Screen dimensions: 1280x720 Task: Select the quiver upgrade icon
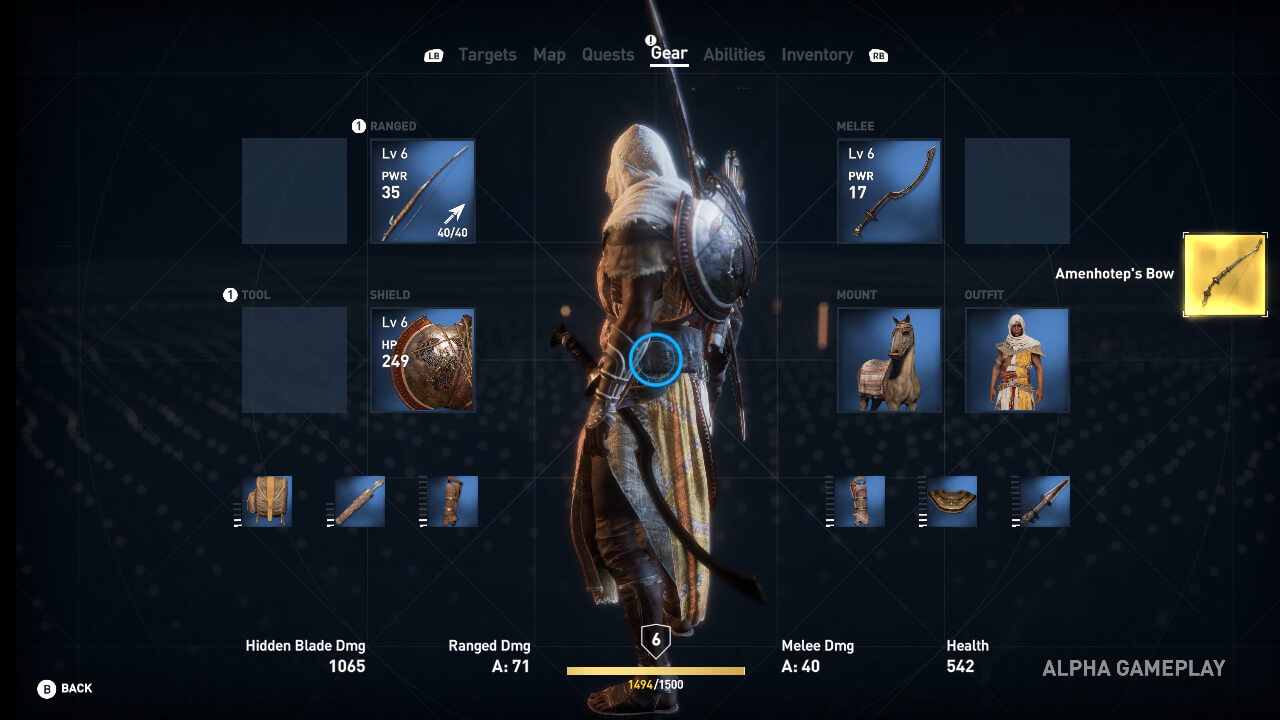[360, 501]
